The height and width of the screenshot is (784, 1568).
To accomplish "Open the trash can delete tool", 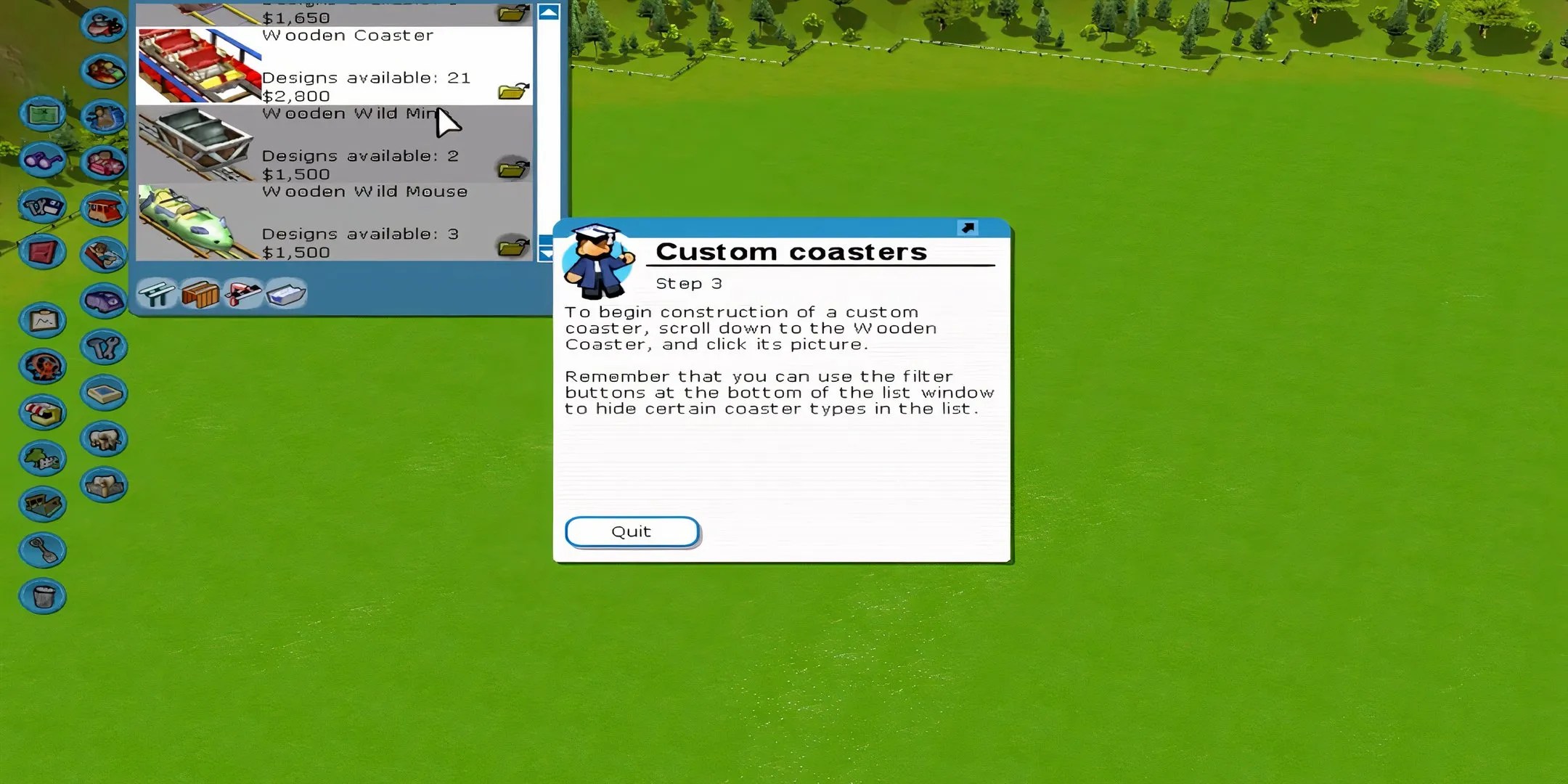I will point(42,595).
